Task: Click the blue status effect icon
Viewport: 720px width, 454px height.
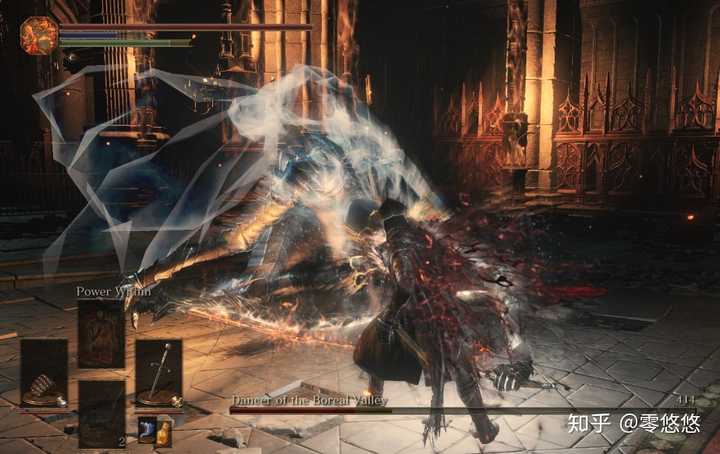Action: point(146,431)
